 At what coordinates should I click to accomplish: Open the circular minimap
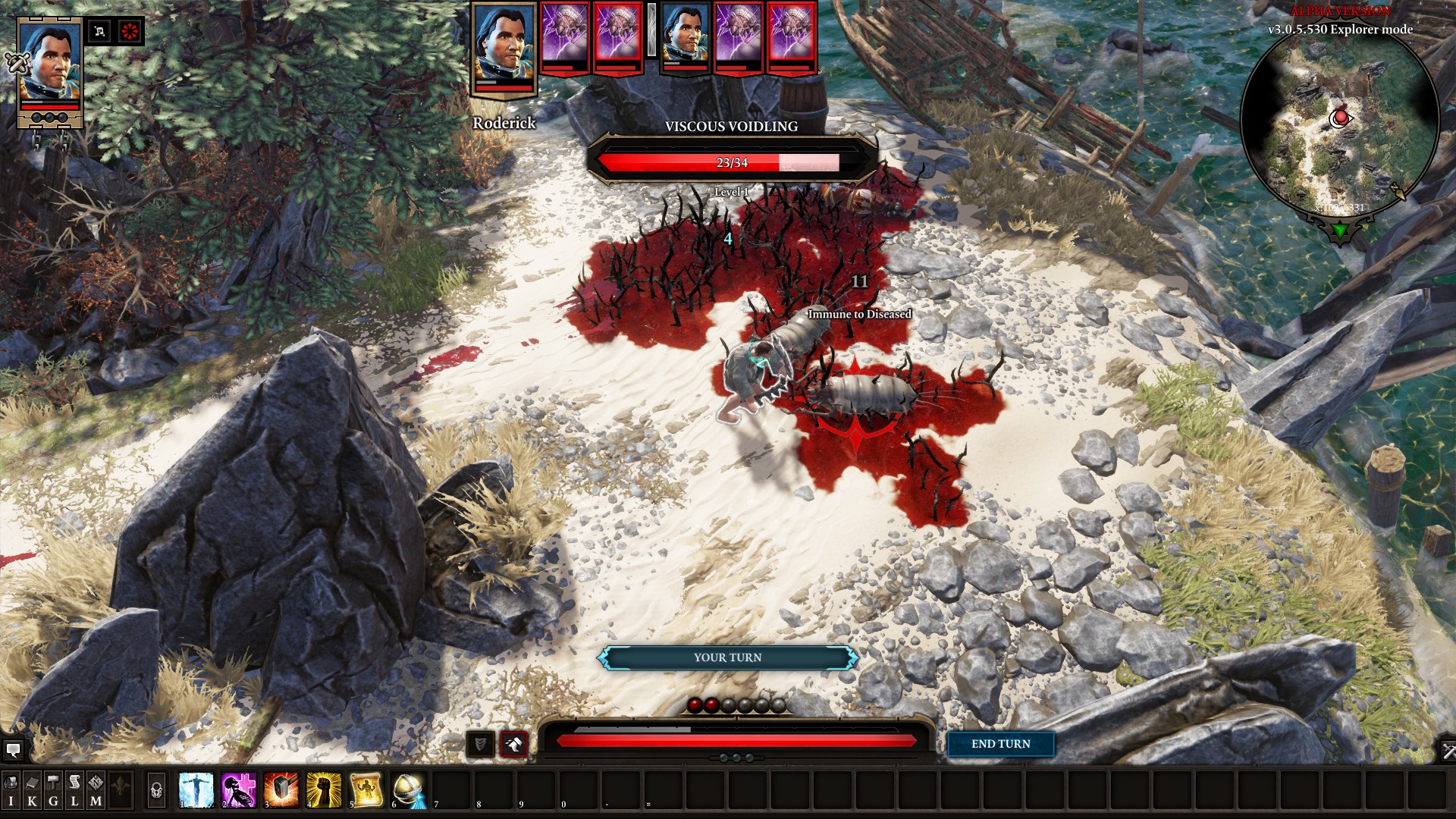[x=1339, y=121]
